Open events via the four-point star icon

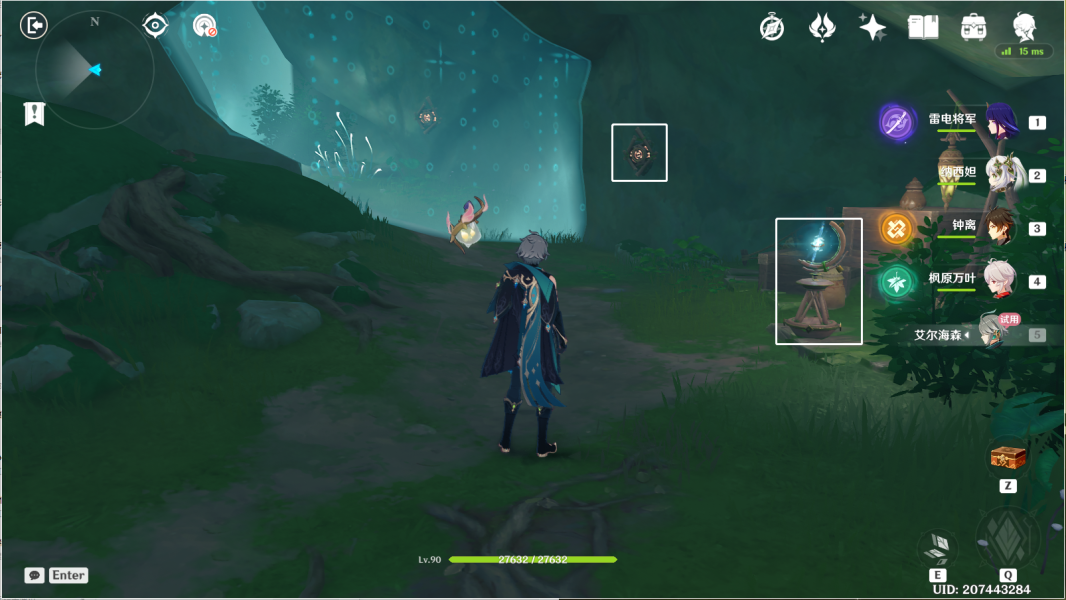pos(872,27)
